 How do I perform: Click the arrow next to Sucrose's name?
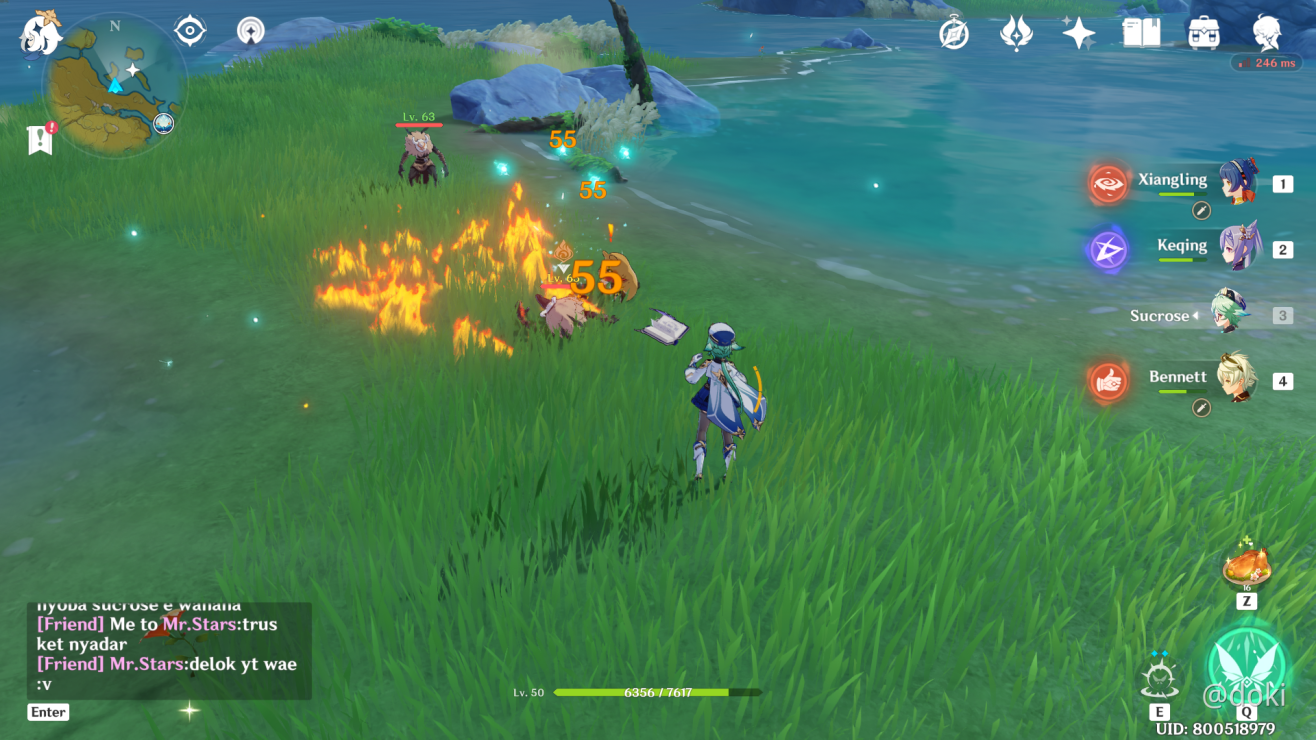(x=1198, y=315)
